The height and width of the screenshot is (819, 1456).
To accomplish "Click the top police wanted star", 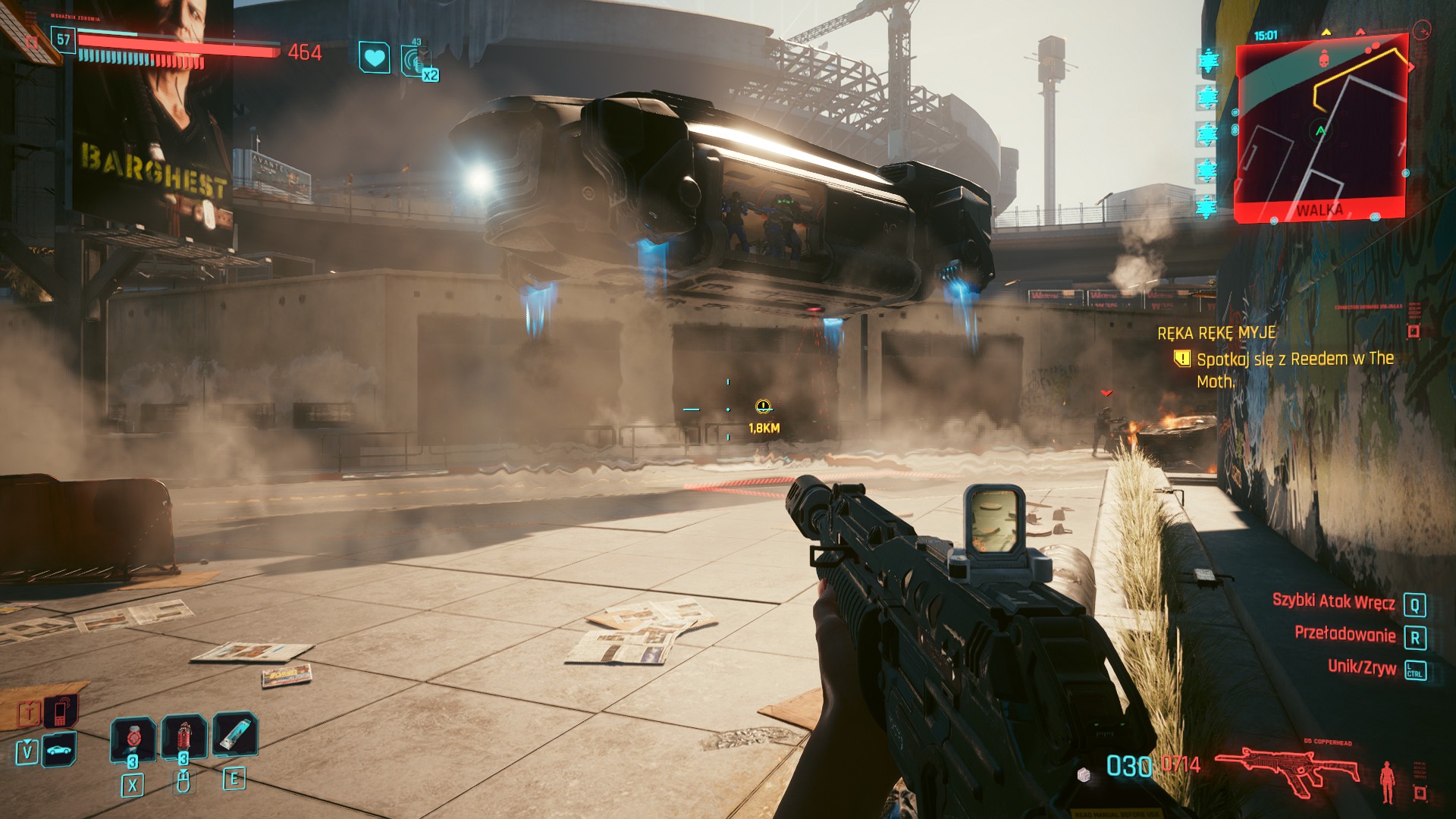I will [x=1207, y=61].
